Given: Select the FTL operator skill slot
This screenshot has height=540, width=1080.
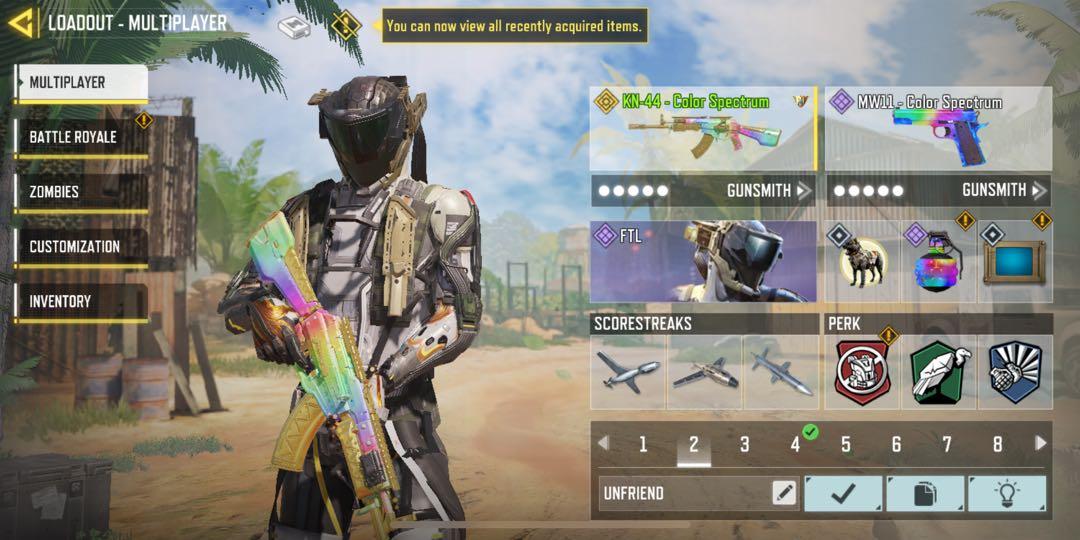Looking at the screenshot, I should pos(702,262).
